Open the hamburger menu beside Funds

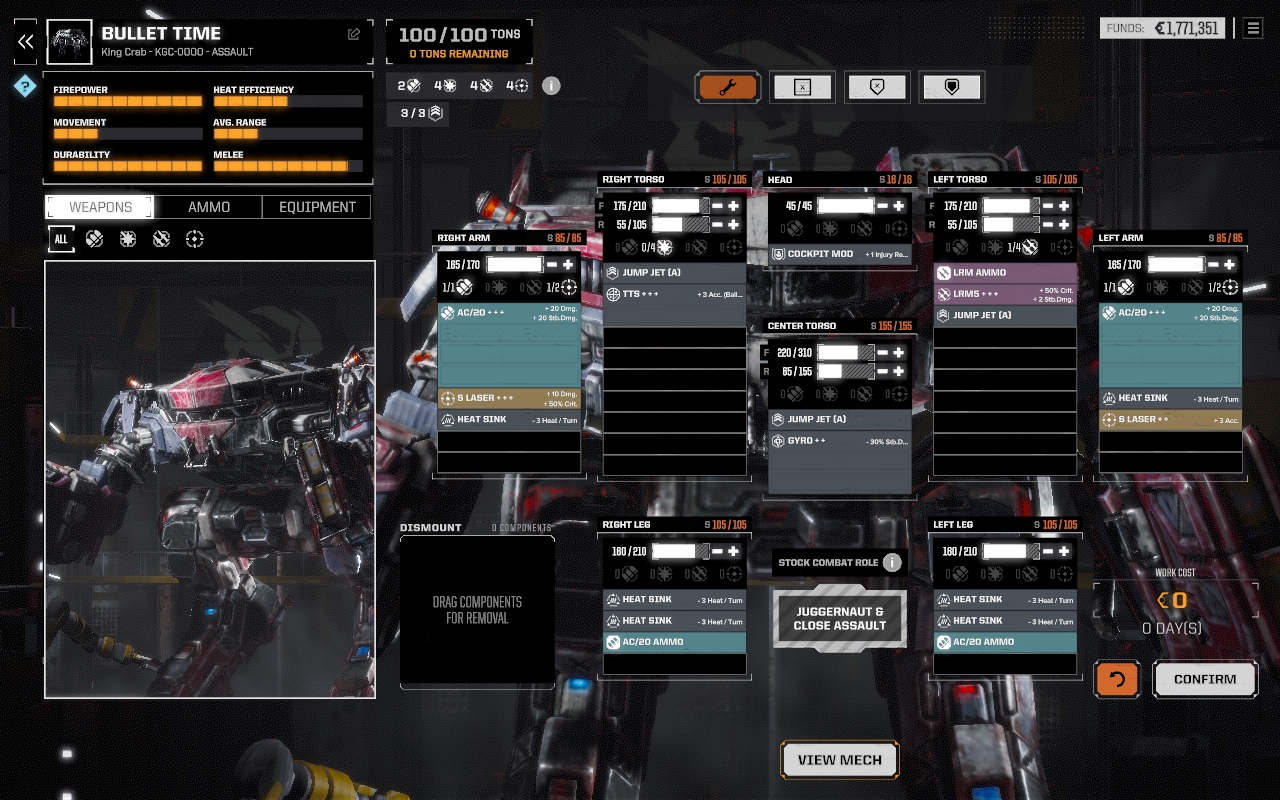(x=1253, y=28)
